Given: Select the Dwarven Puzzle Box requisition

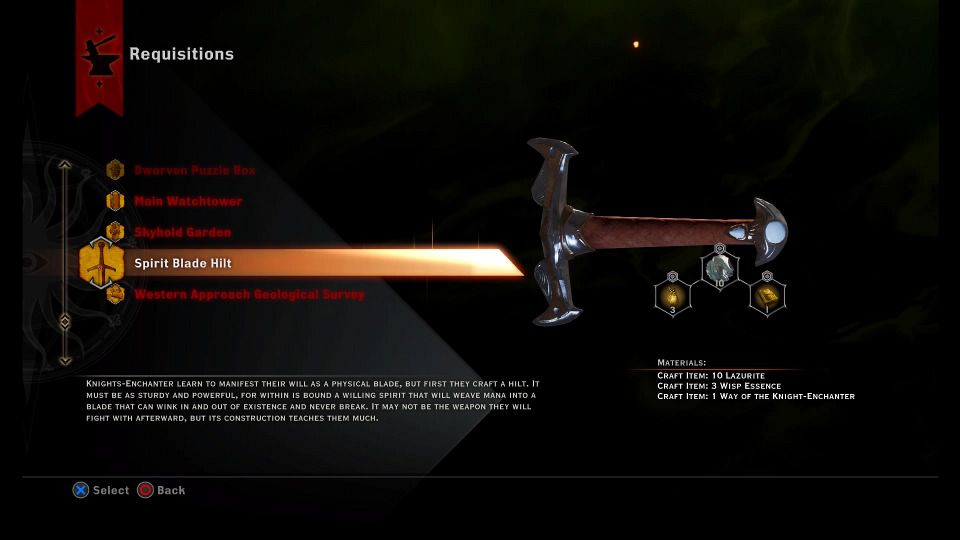Looking at the screenshot, I should pyautogui.click(x=194, y=170).
